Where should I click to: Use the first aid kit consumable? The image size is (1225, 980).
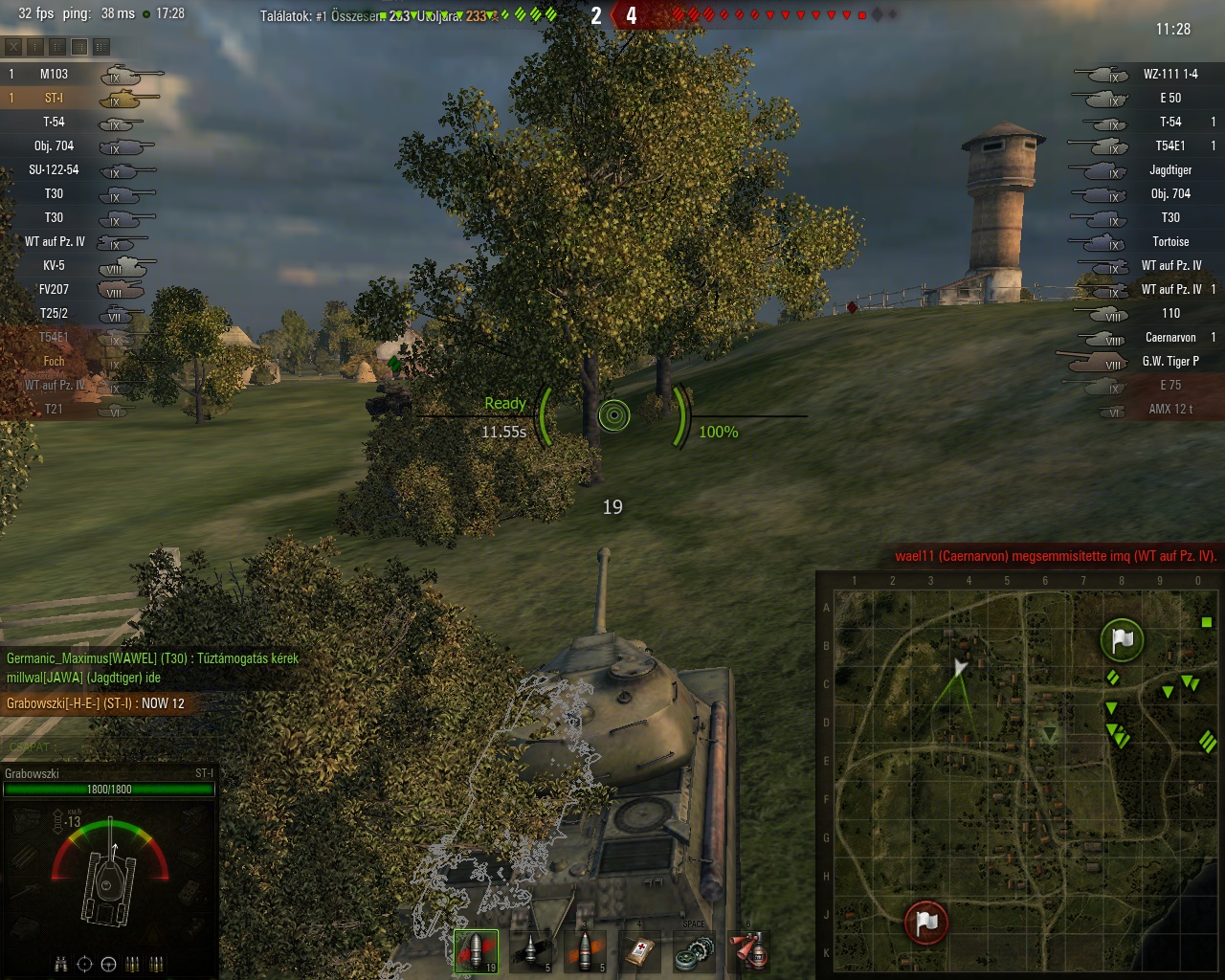click(x=640, y=950)
